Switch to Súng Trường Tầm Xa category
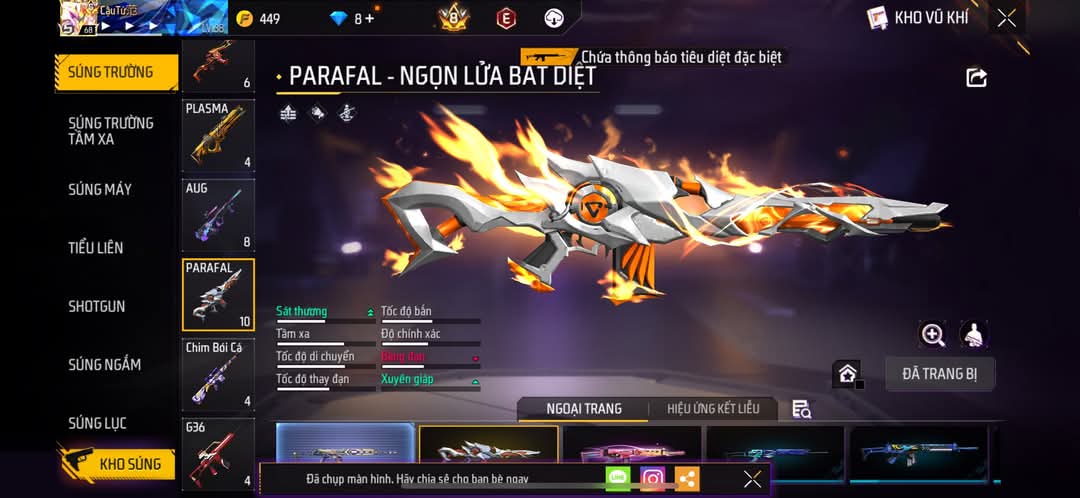Image resolution: width=1080 pixels, height=498 pixels. click(x=110, y=131)
